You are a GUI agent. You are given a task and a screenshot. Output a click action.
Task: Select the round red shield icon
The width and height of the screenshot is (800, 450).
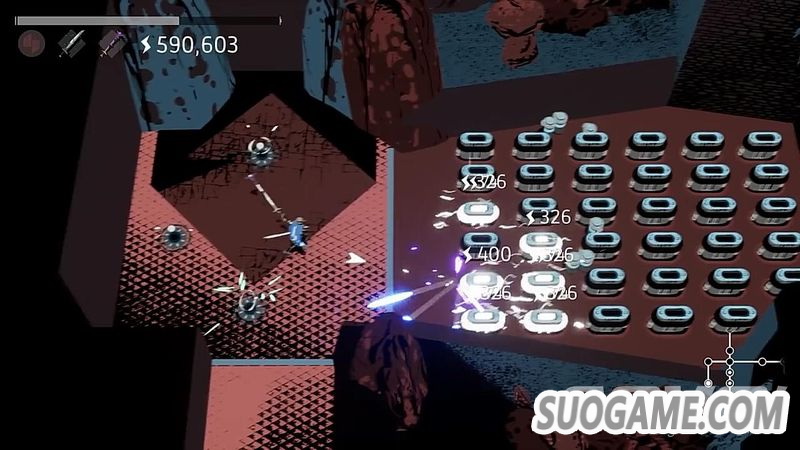[x=32, y=43]
